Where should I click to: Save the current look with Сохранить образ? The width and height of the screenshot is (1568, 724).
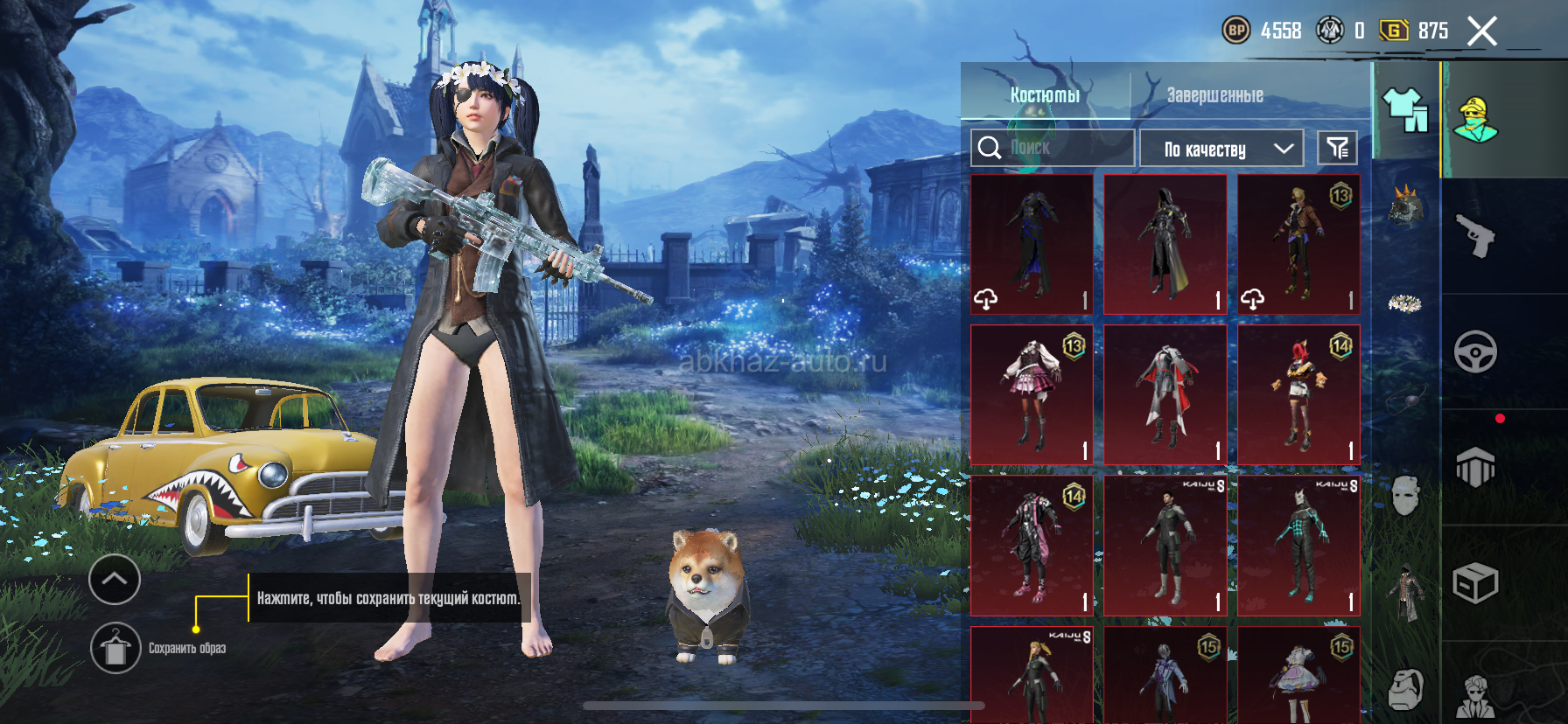(115, 648)
